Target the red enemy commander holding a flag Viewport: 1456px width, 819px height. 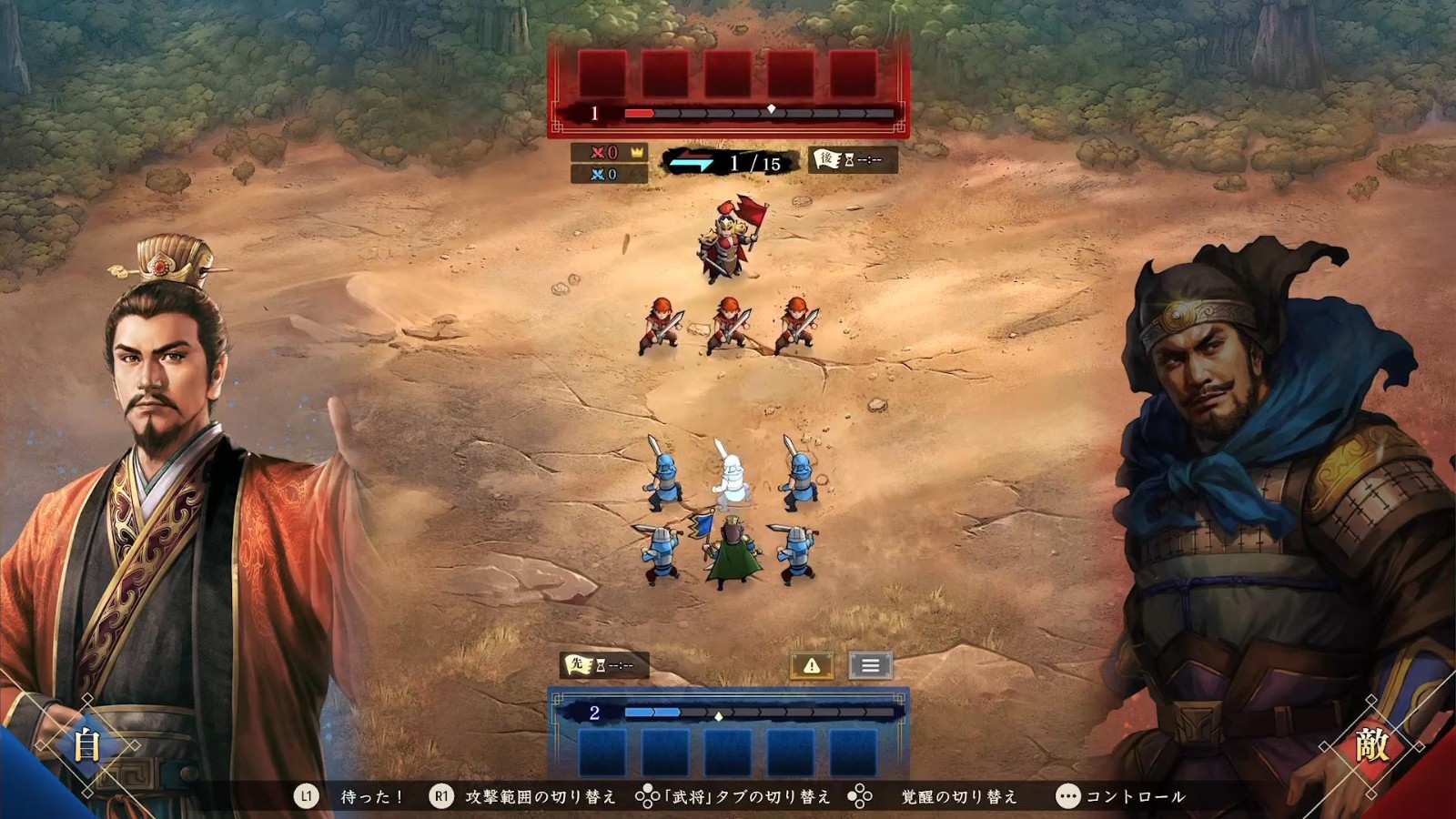728,241
